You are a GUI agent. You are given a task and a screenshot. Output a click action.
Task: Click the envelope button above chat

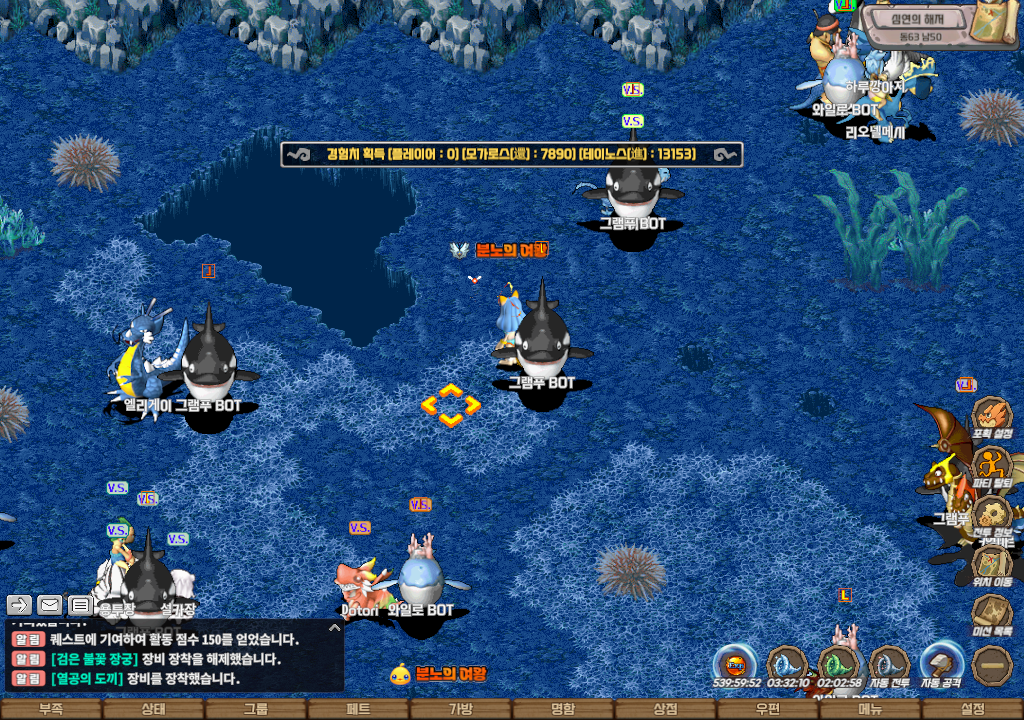click(49, 604)
